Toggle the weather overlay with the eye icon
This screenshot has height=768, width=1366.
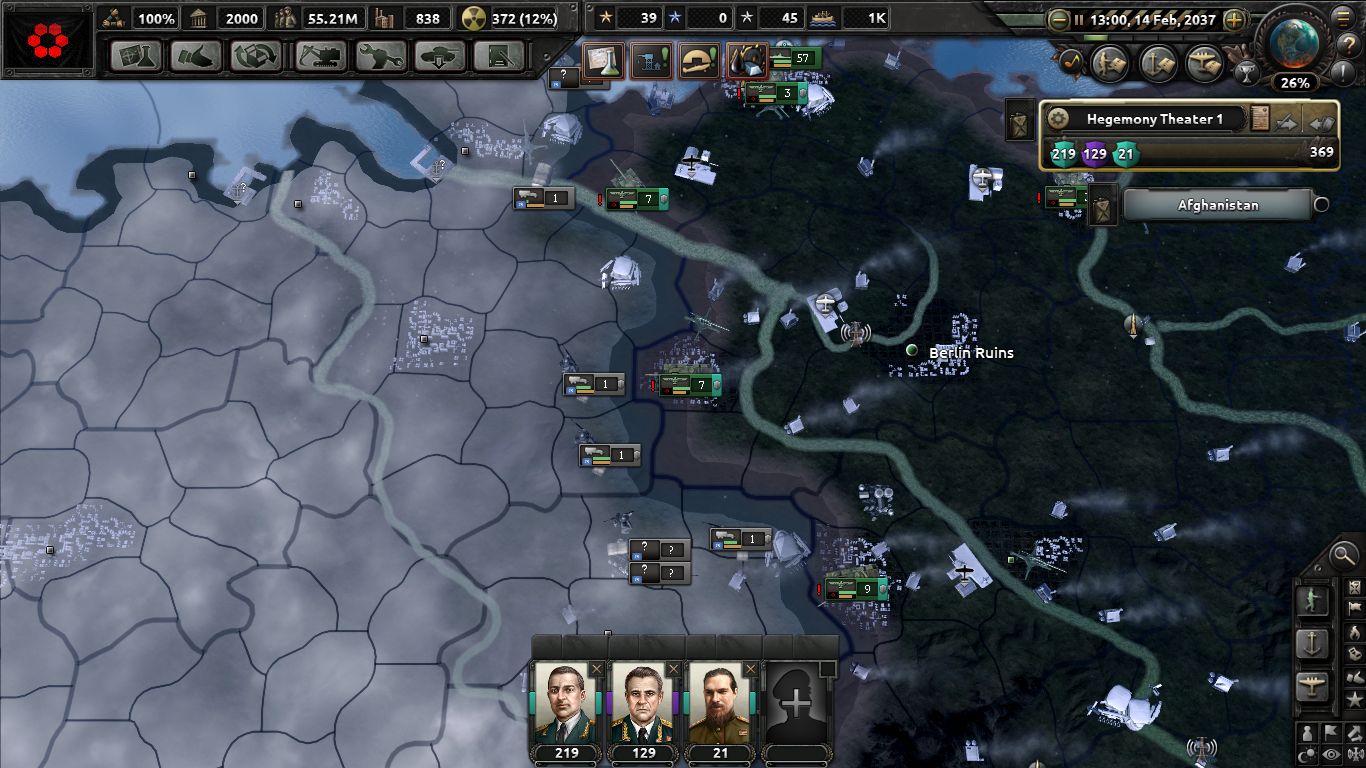click(x=1332, y=753)
